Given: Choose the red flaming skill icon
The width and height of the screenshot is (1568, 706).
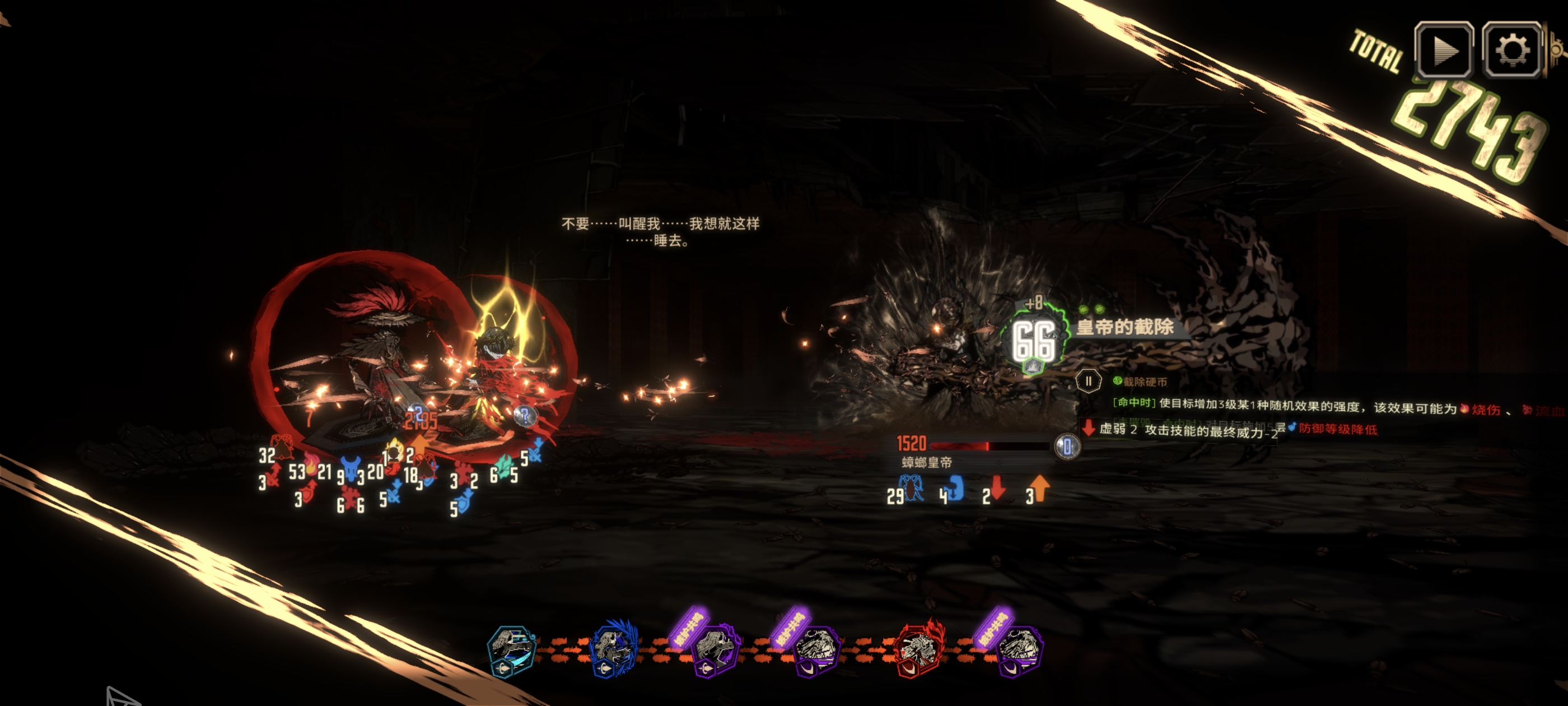Looking at the screenshot, I should coord(919,650).
